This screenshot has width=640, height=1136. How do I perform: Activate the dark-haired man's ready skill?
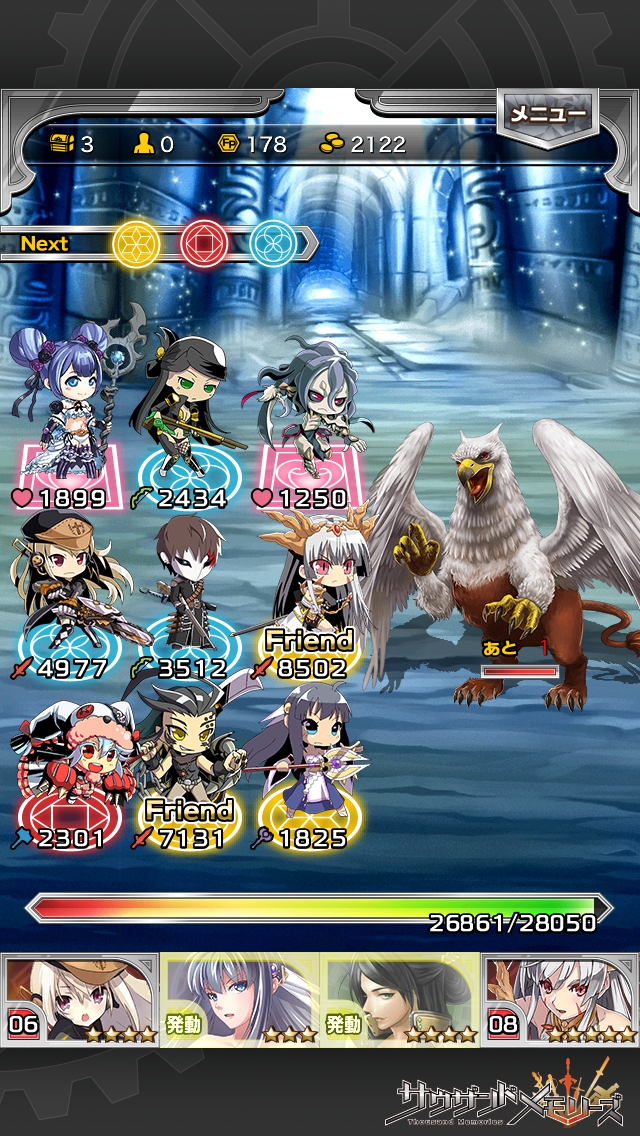(400, 999)
